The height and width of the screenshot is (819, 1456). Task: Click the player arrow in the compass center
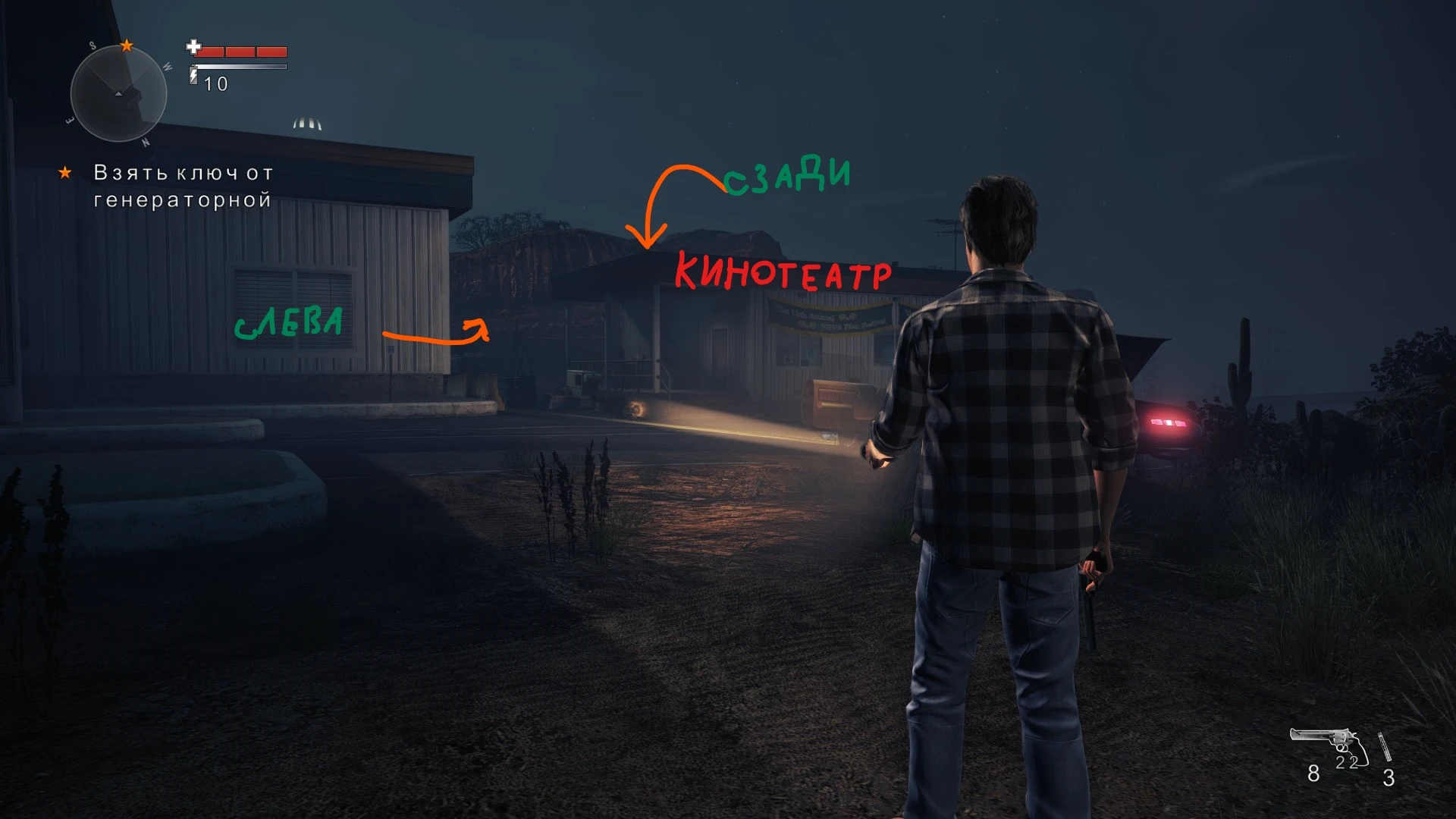(x=118, y=94)
